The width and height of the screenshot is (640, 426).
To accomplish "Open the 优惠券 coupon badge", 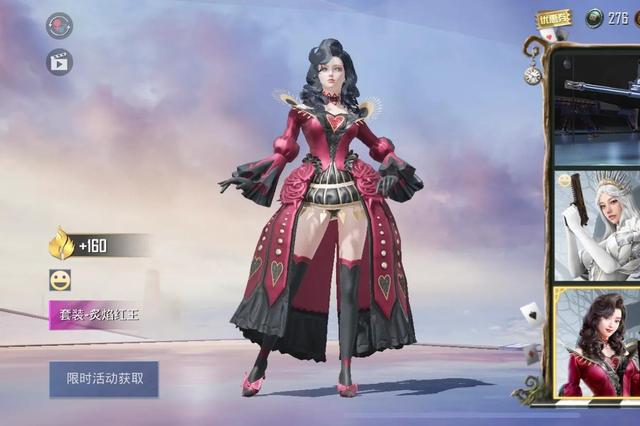I will 553,18.
